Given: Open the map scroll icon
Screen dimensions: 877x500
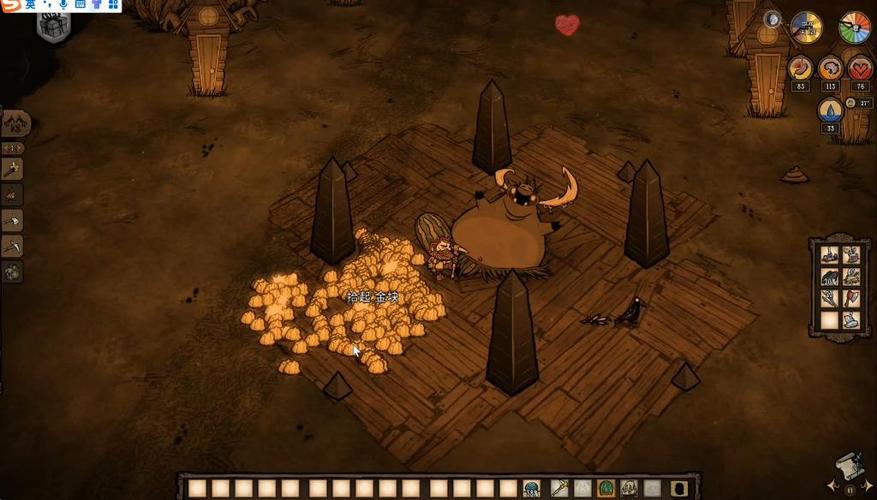Looking at the screenshot, I should point(849,467).
